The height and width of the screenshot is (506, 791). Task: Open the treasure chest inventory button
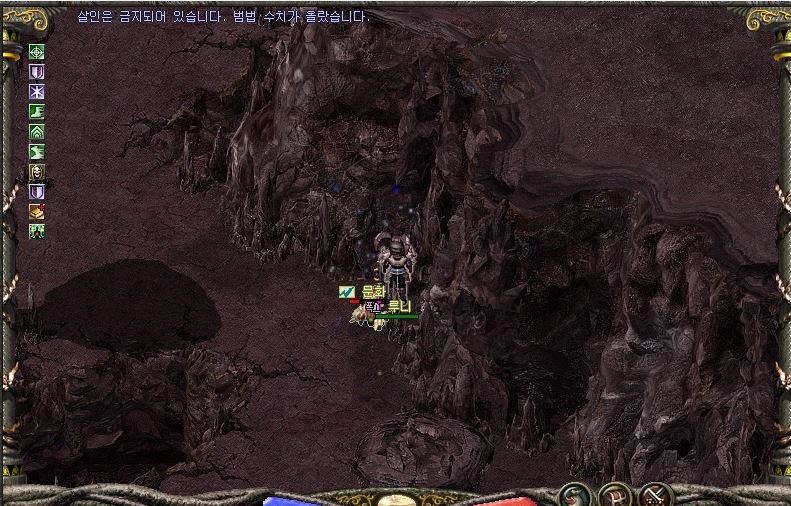point(613,493)
